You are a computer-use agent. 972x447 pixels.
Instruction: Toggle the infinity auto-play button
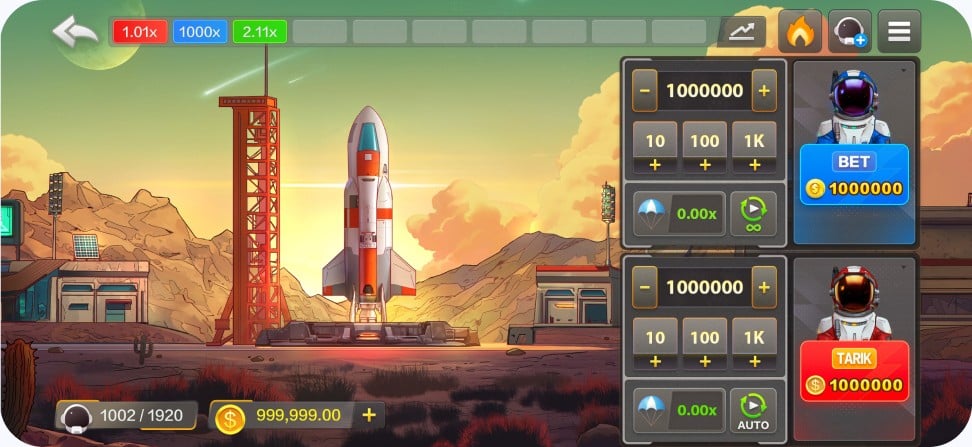[752, 213]
